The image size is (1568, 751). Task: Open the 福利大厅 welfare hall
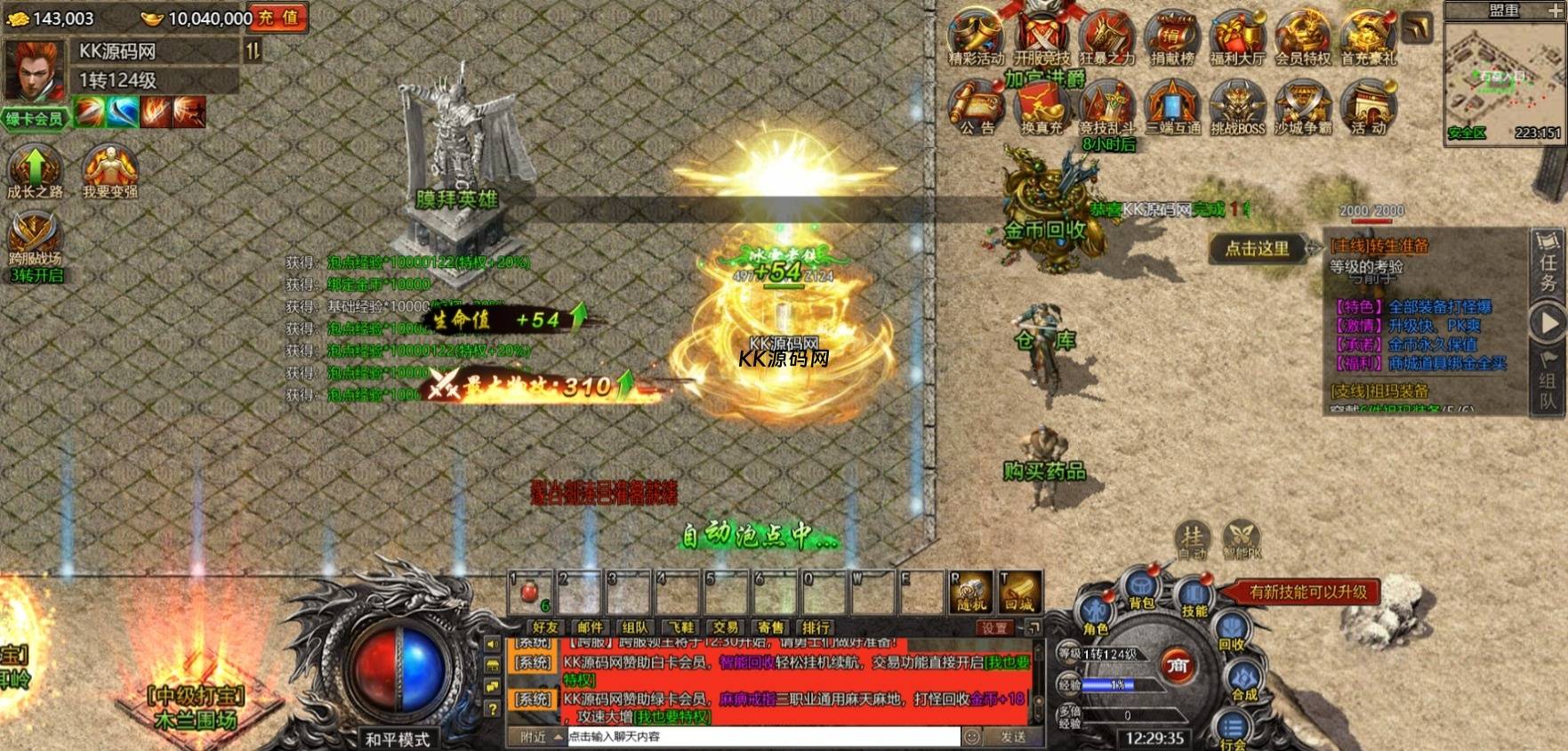pos(1236,39)
